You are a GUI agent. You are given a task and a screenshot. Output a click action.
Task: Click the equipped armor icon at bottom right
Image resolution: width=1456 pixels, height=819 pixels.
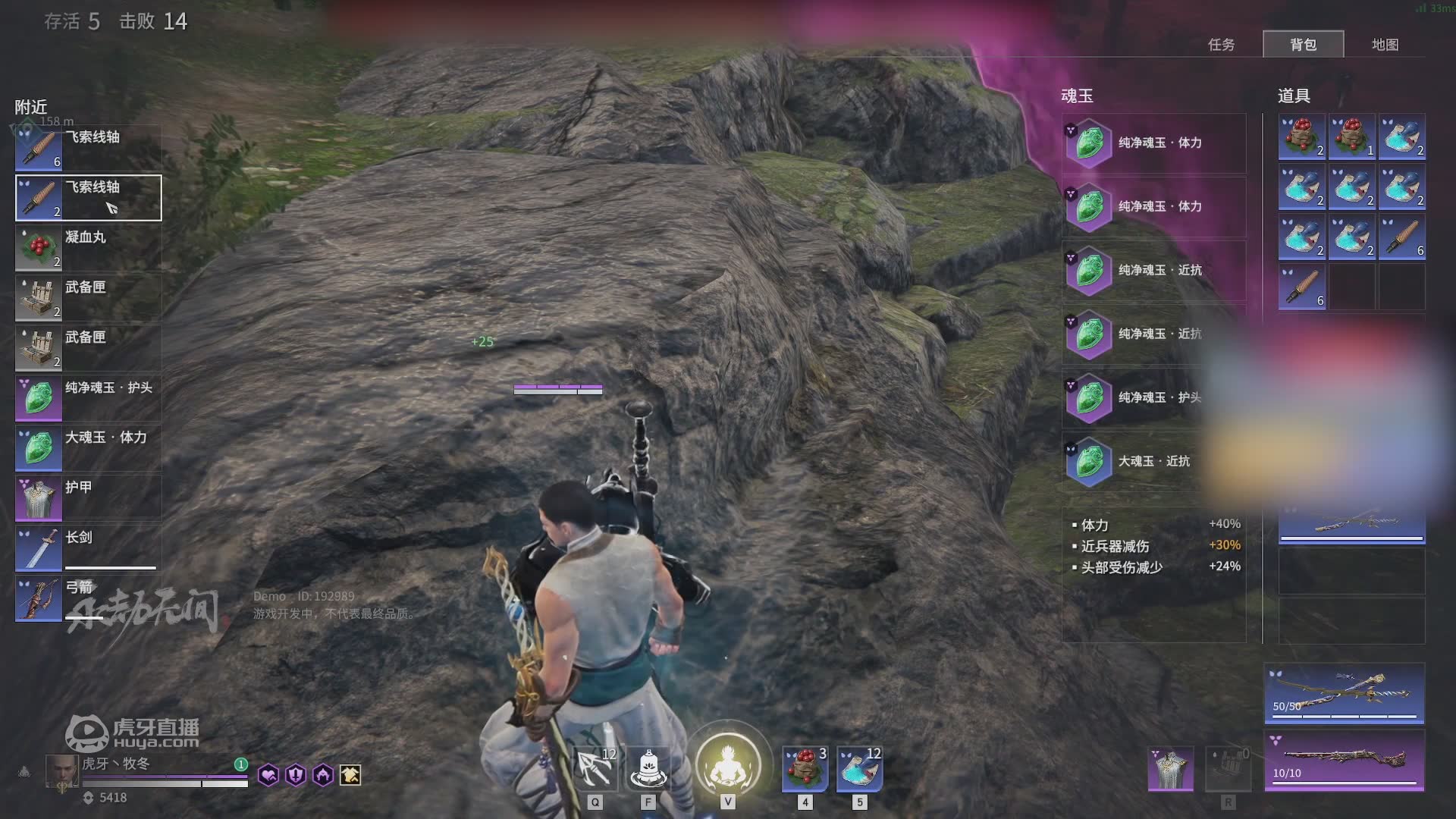pyautogui.click(x=1170, y=767)
